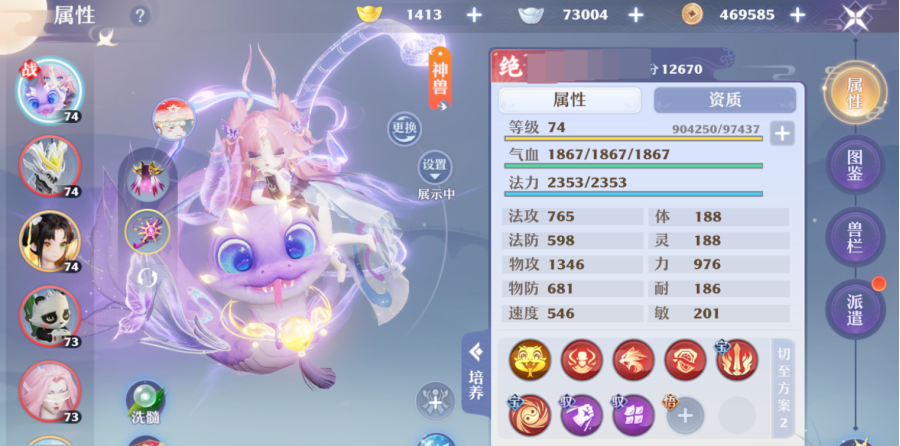Select the 属性 tab in stats panel
Viewport: 900px width, 446px height.
(x=570, y=100)
